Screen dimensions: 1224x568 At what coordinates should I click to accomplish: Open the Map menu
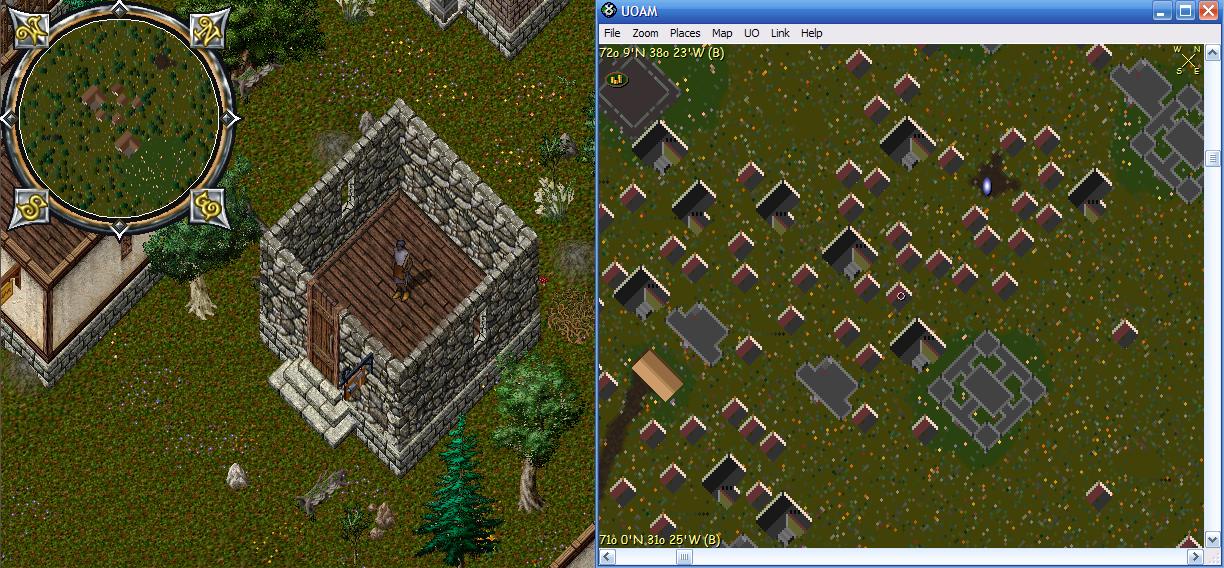[x=722, y=33]
